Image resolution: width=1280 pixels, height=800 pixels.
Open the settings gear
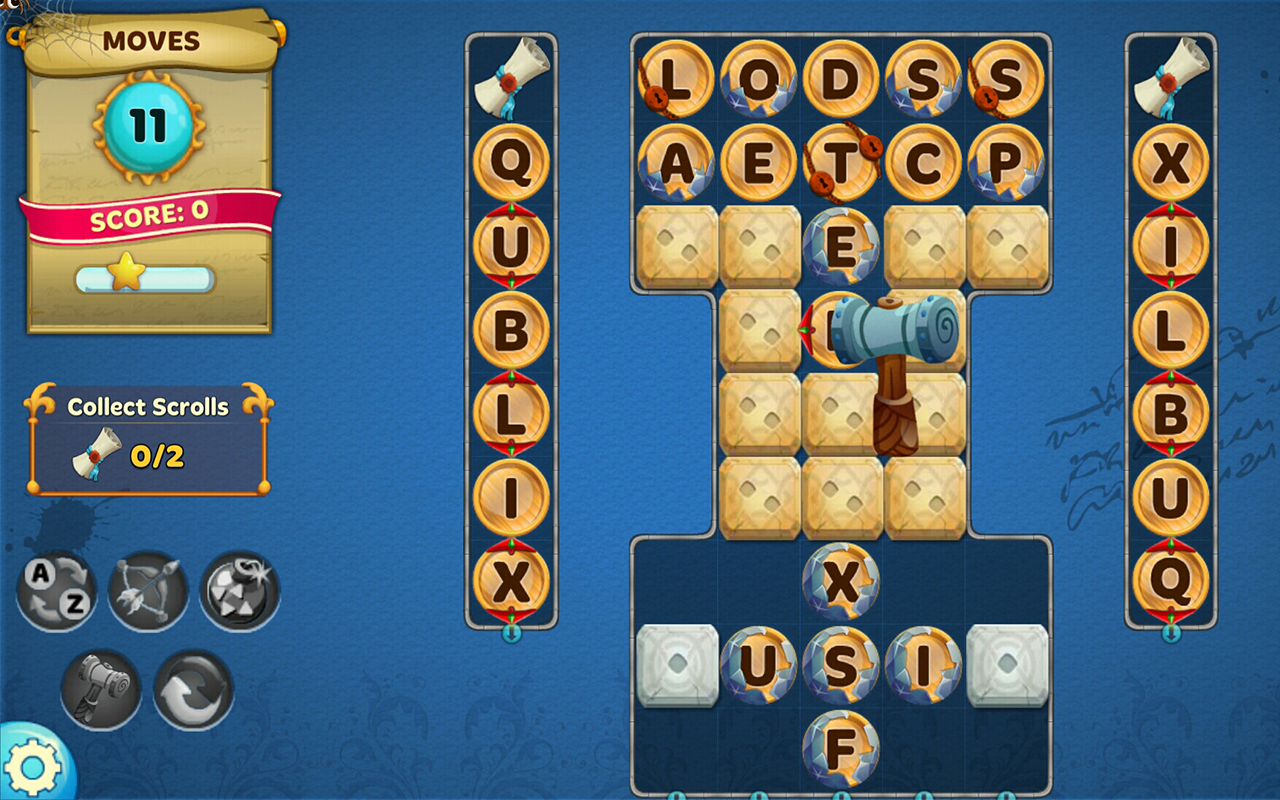pyautogui.click(x=32, y=768)
